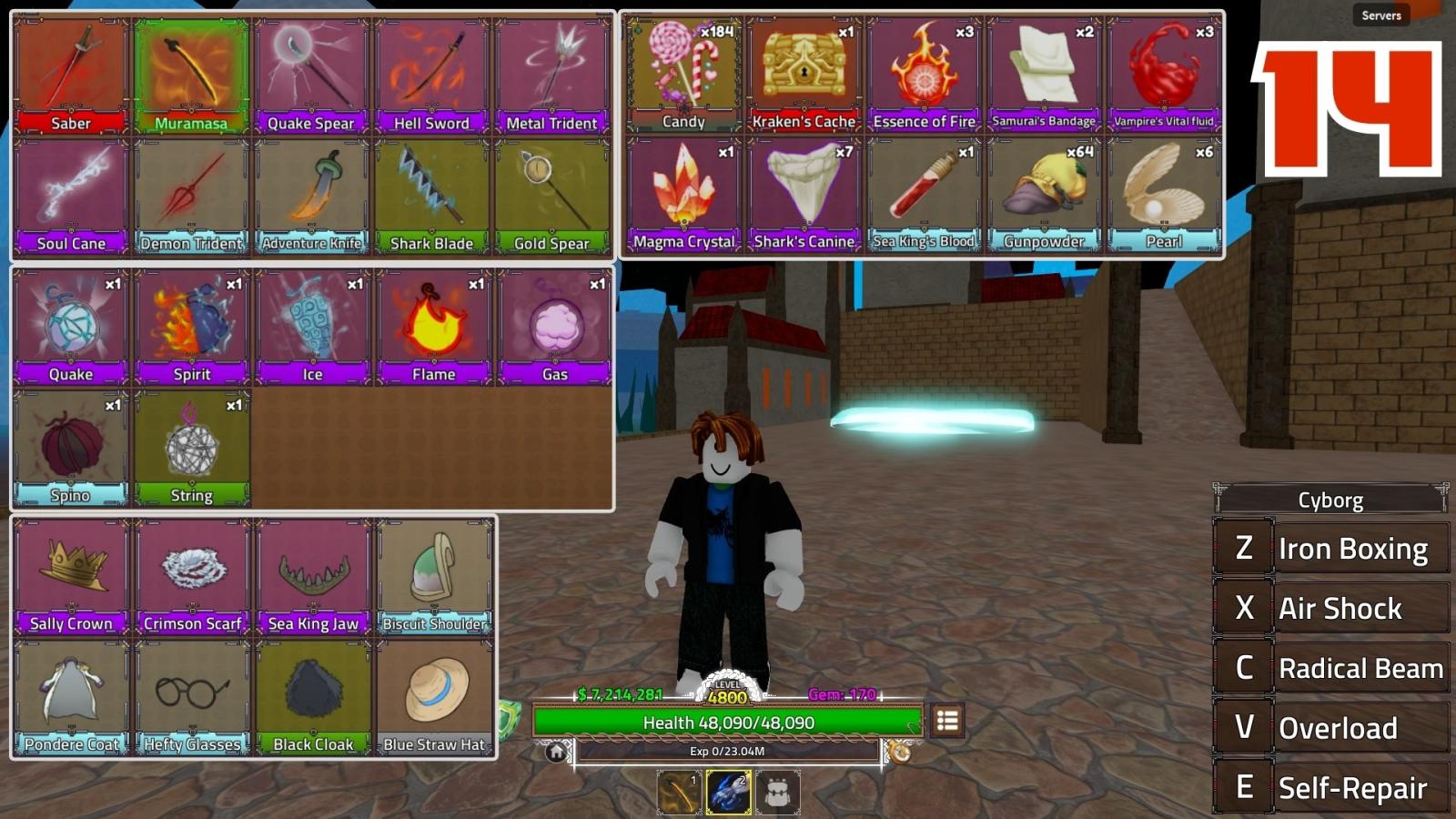Select the Shark Blade slot

click(431, 197)
